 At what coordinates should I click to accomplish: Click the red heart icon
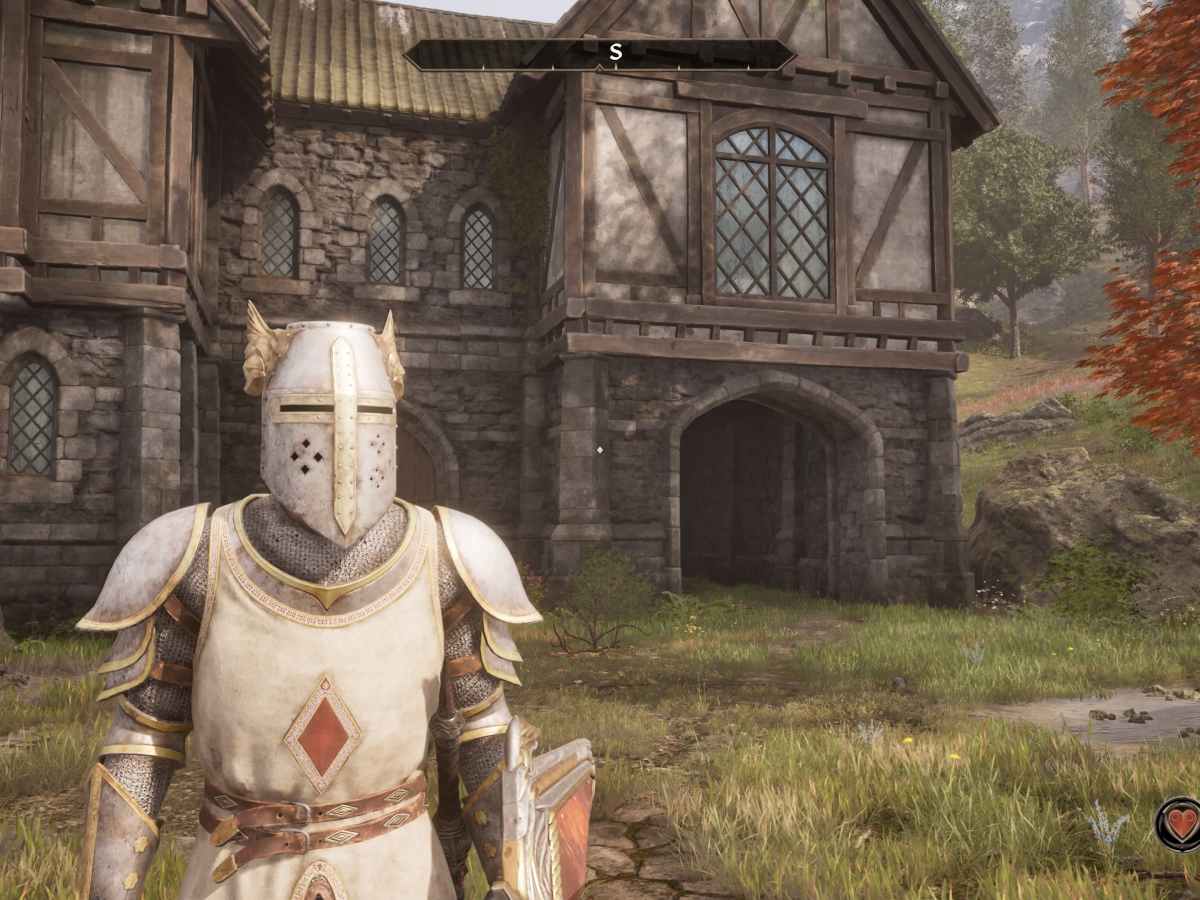(x=1181, y=824)
